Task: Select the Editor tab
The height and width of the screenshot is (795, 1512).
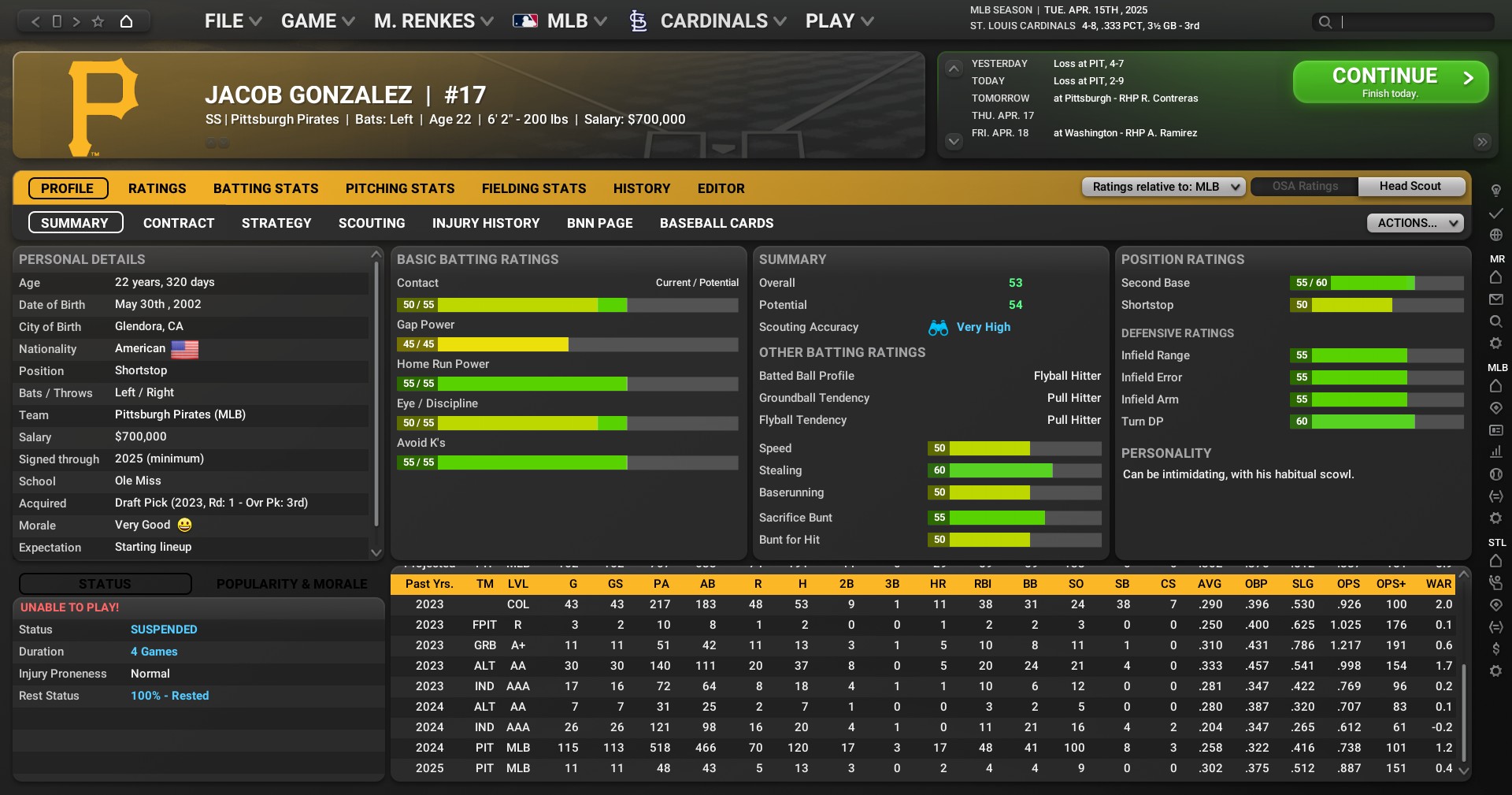Action: [x=721, y=188]
